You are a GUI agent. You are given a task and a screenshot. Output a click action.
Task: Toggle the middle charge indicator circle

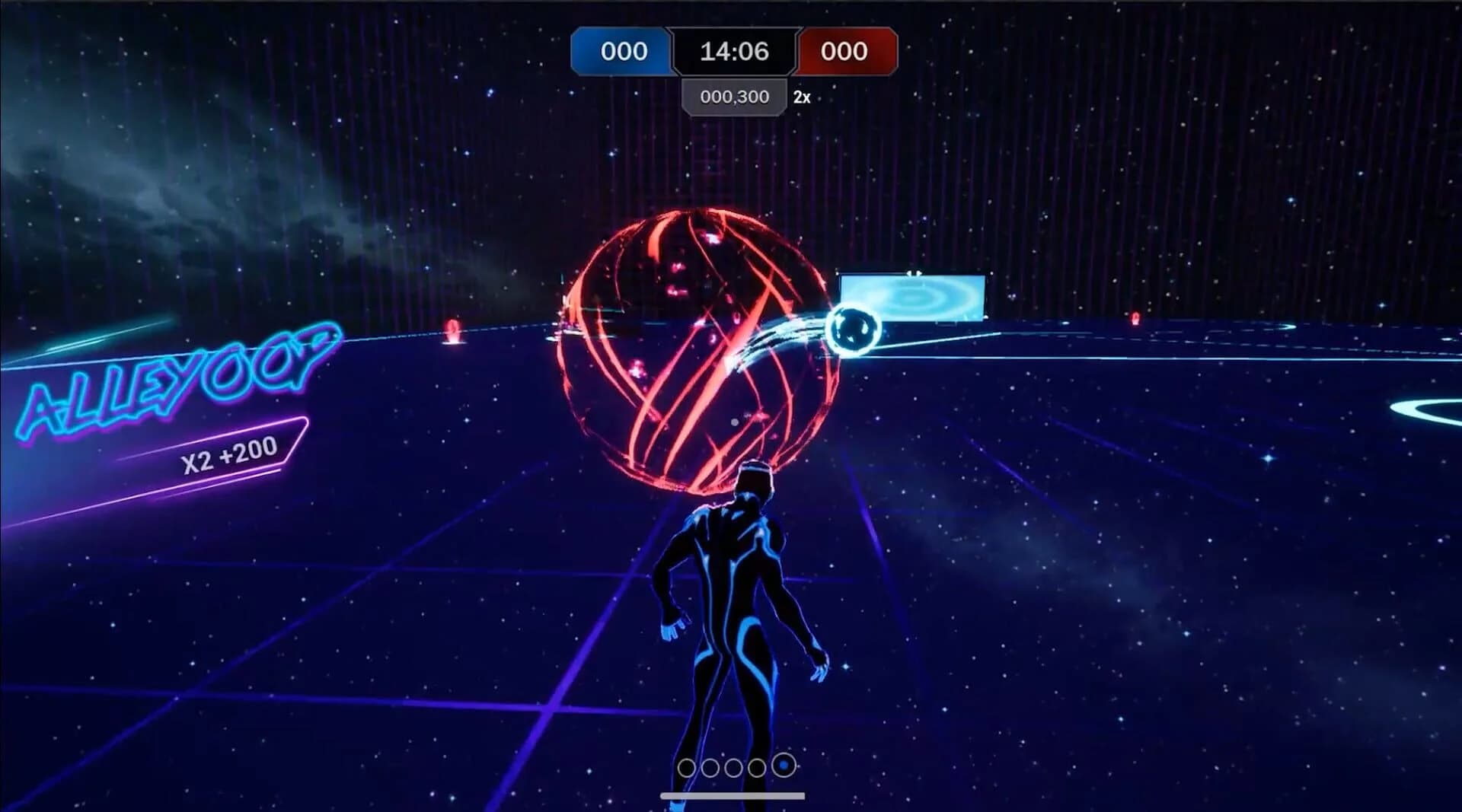pyautogui.click(x=735, y=769)
